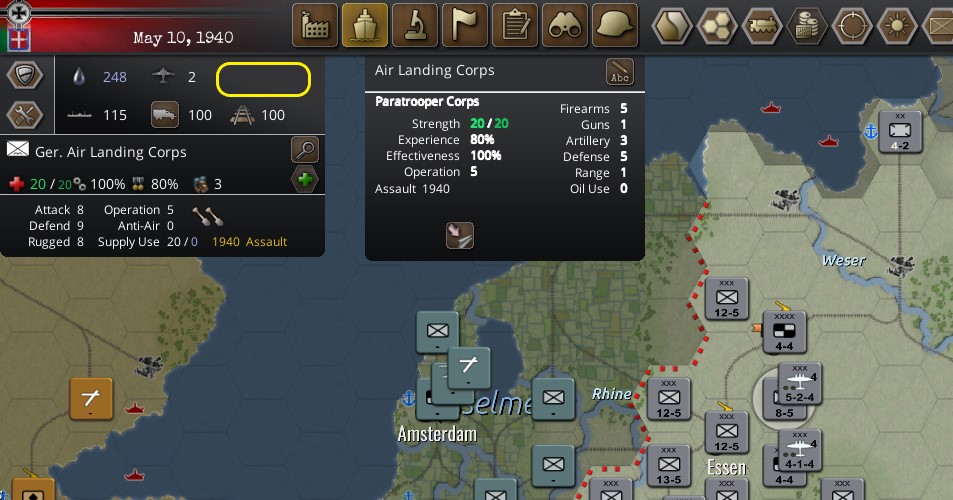Rename unit with the Abc button
The height and width of the screenshot is (500, 953).
(x=620, y=72)
